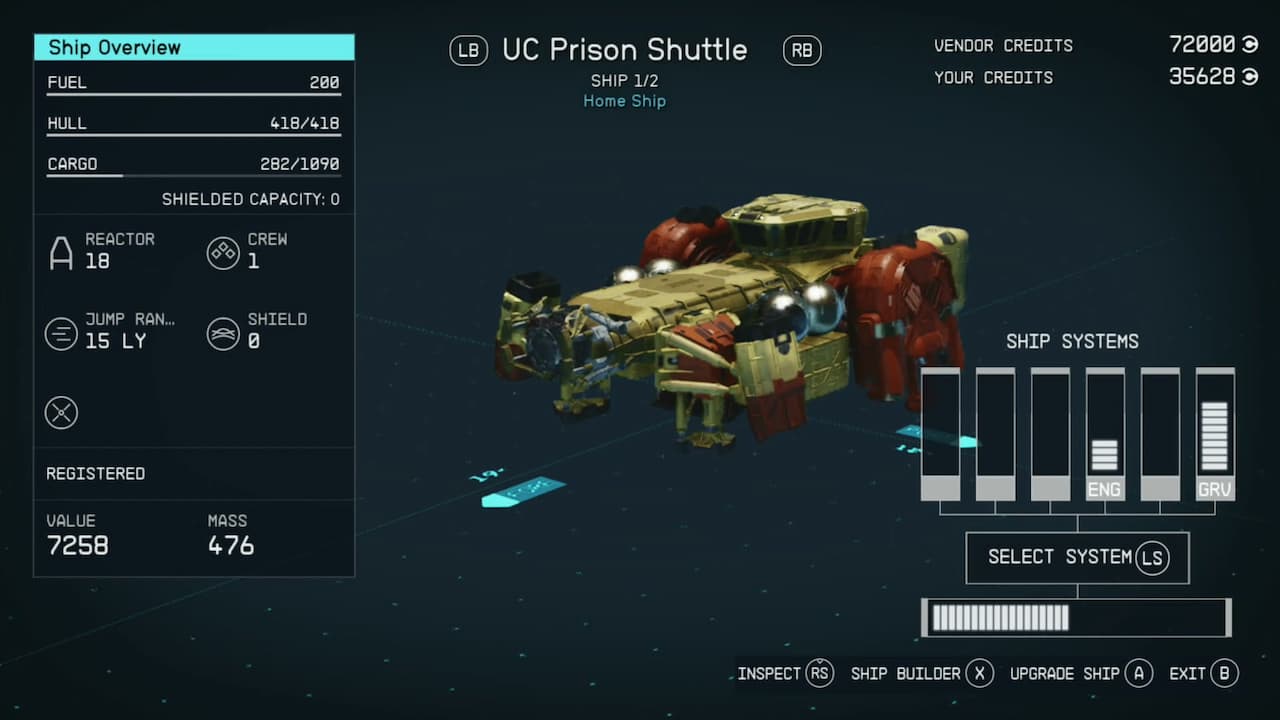
Task: Select the Ship Overview panel header
Action: coord(194,47)
